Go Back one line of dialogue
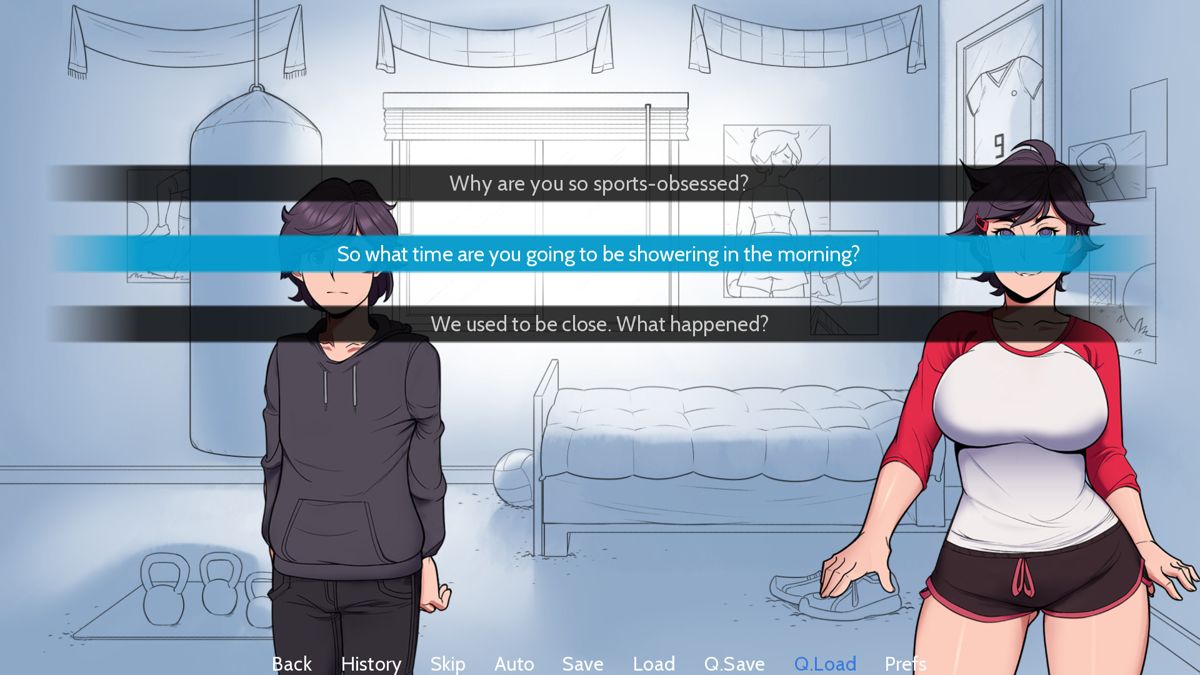 pyautogui.click(x=292, y=664)
